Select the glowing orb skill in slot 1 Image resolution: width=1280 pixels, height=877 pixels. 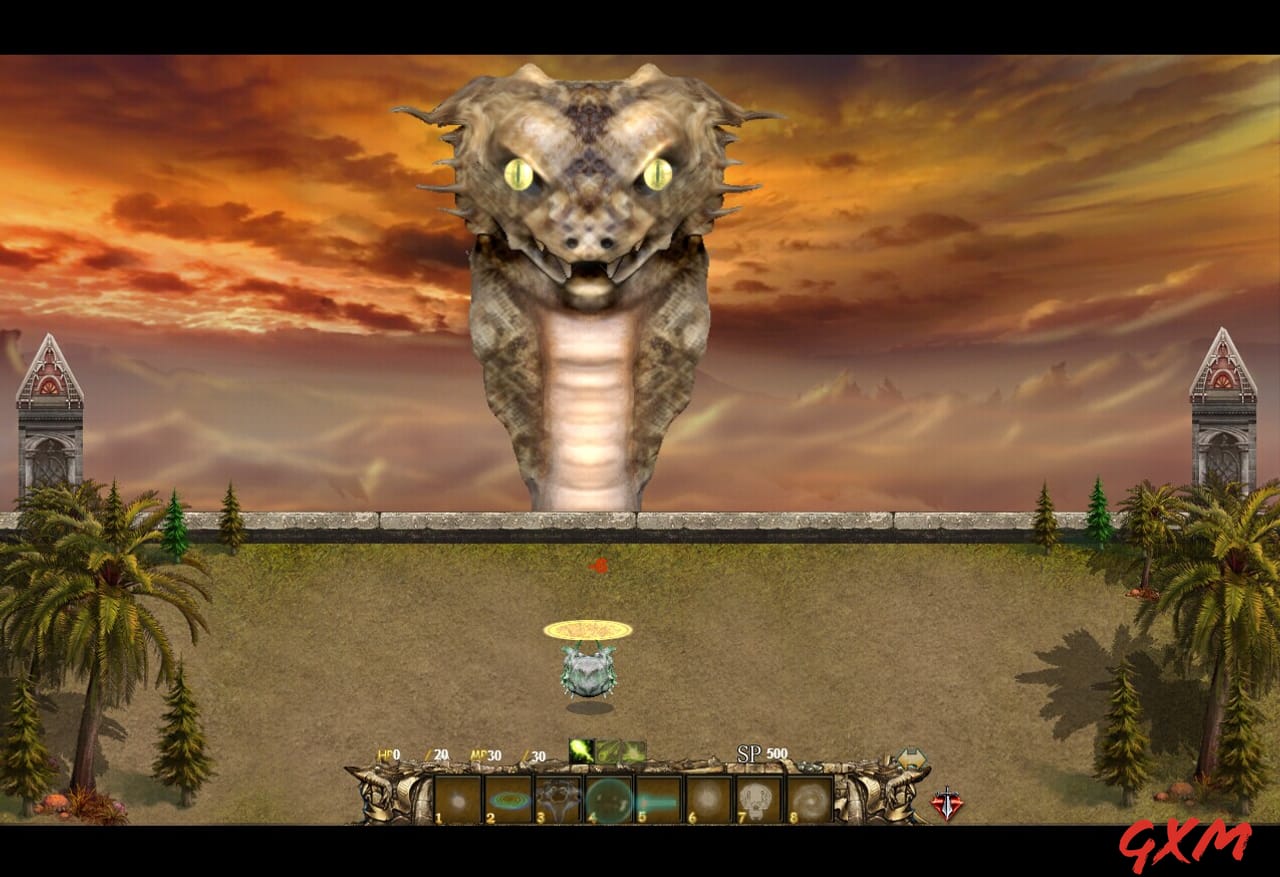coord(455,799)
